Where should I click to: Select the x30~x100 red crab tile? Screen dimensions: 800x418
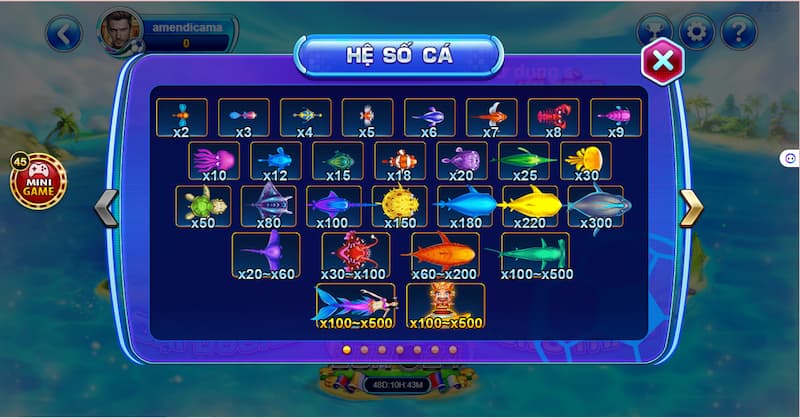pos(355,256)
